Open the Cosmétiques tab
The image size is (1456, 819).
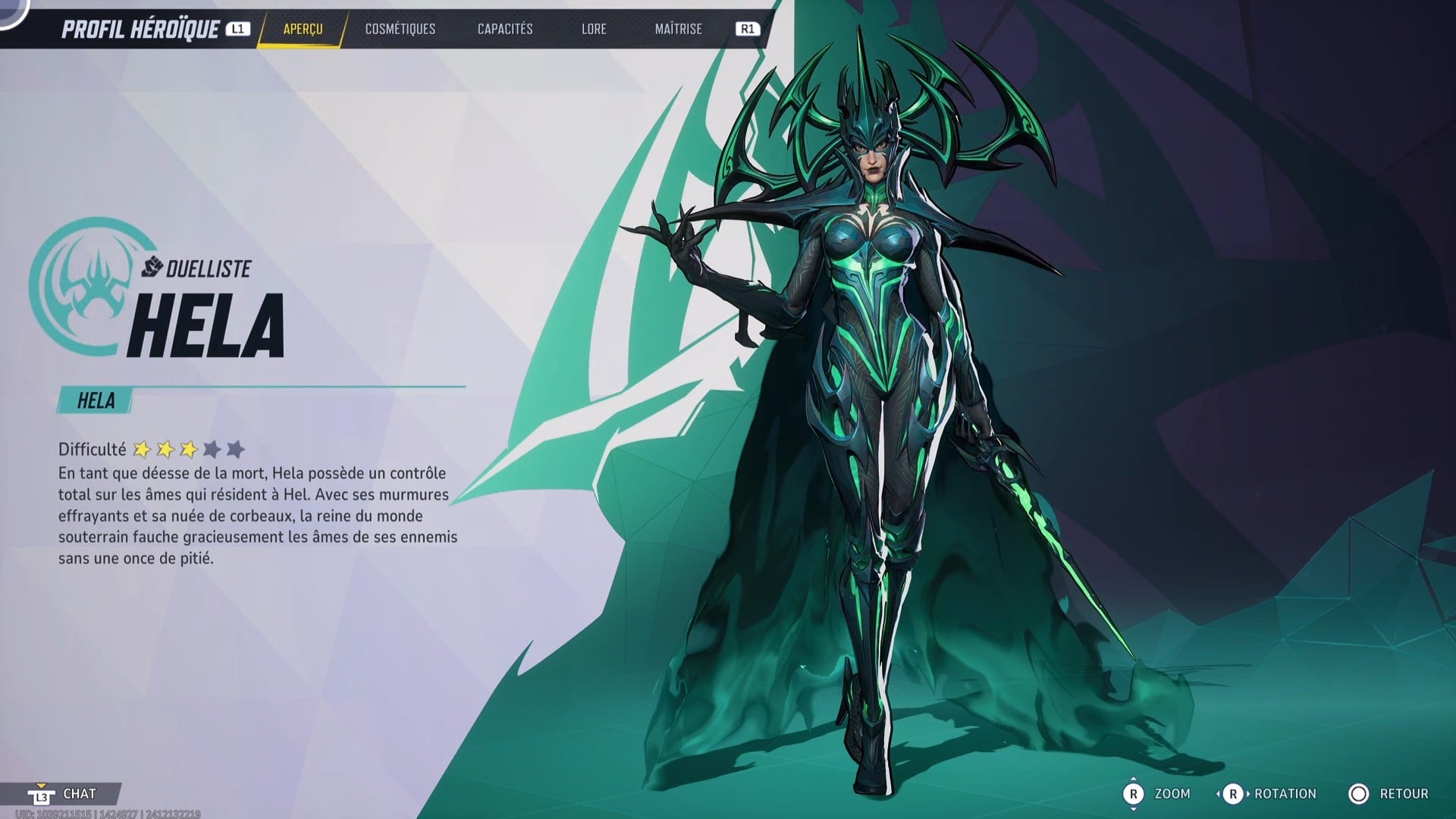pyautogui.click(x=400, y=30)
